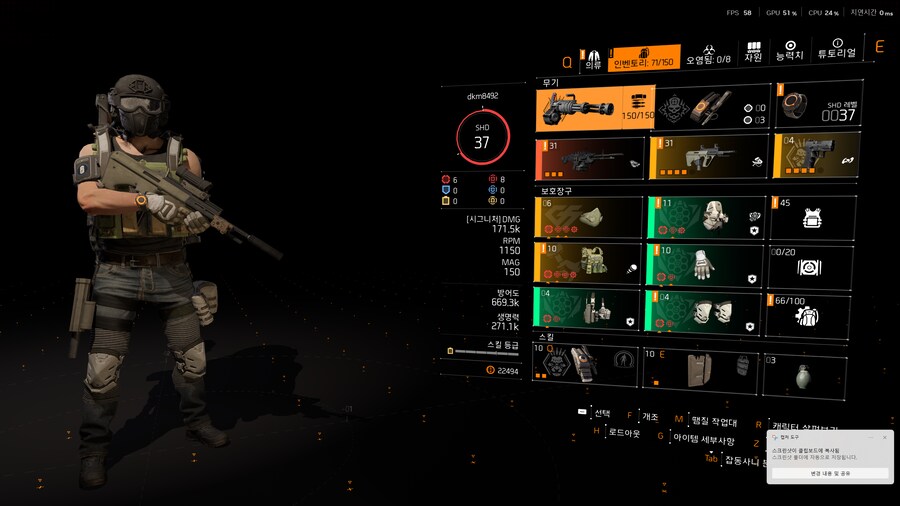Open the 튜토리얼 (tutorial) tab

(838, 51)
